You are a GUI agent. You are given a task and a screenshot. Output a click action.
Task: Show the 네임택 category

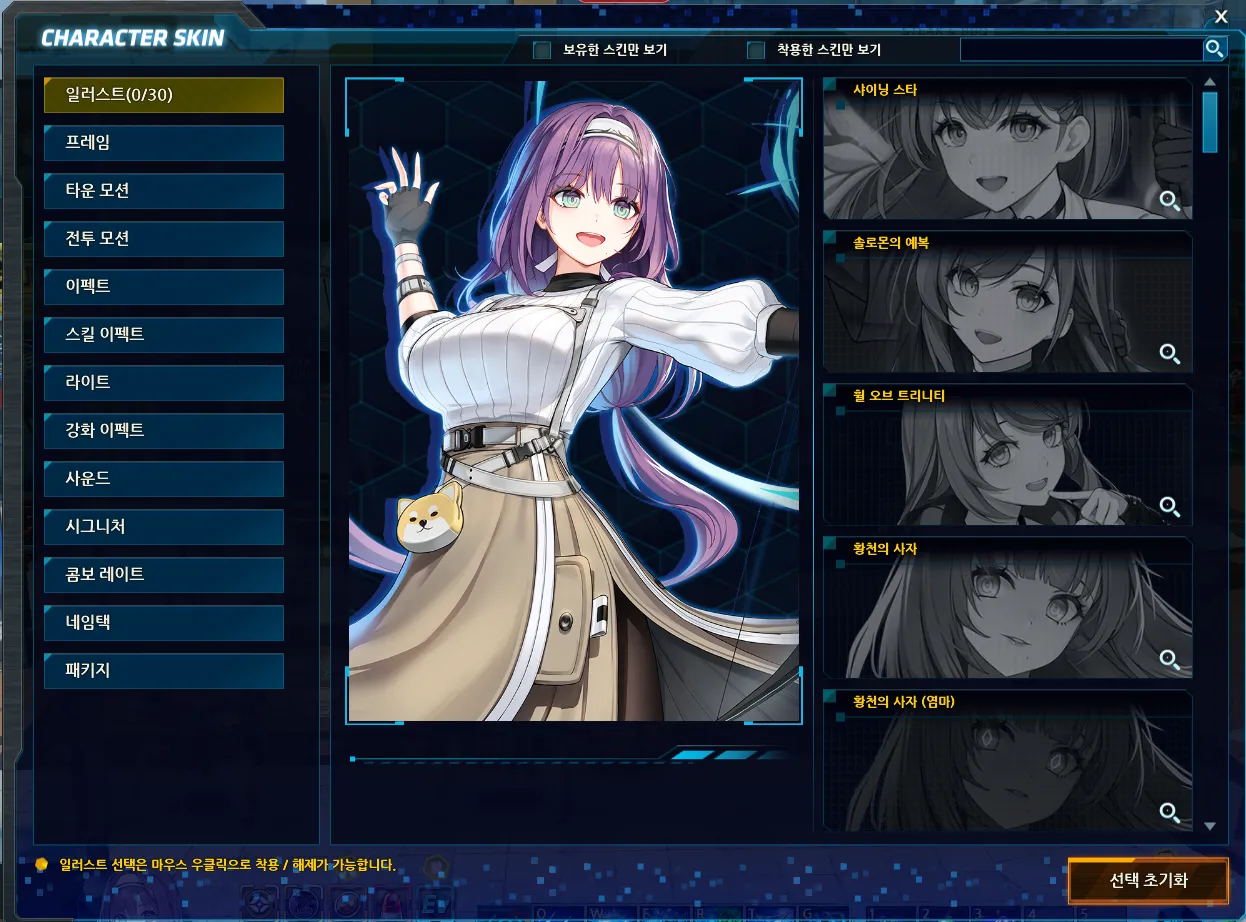(164, 623)
